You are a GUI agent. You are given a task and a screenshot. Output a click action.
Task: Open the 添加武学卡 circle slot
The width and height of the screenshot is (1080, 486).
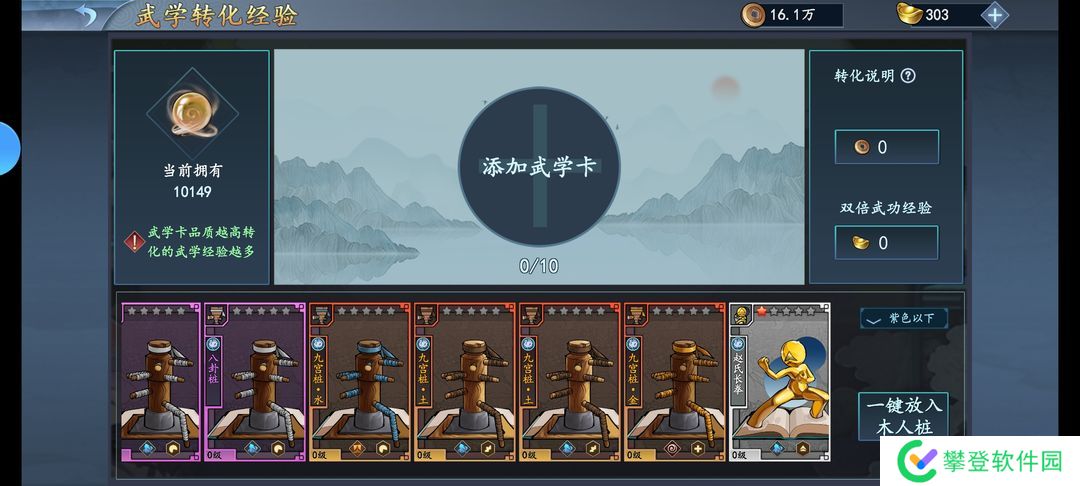(x=539, y=167)
